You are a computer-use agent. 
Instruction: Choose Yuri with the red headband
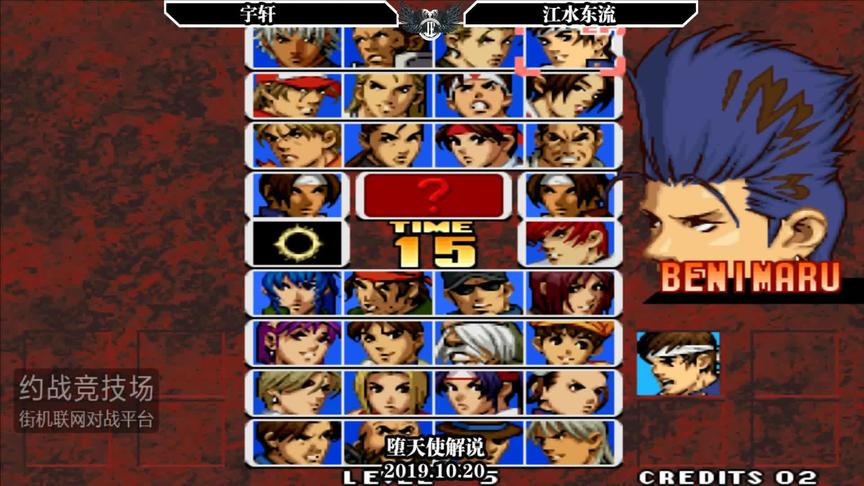pos(480,145)
